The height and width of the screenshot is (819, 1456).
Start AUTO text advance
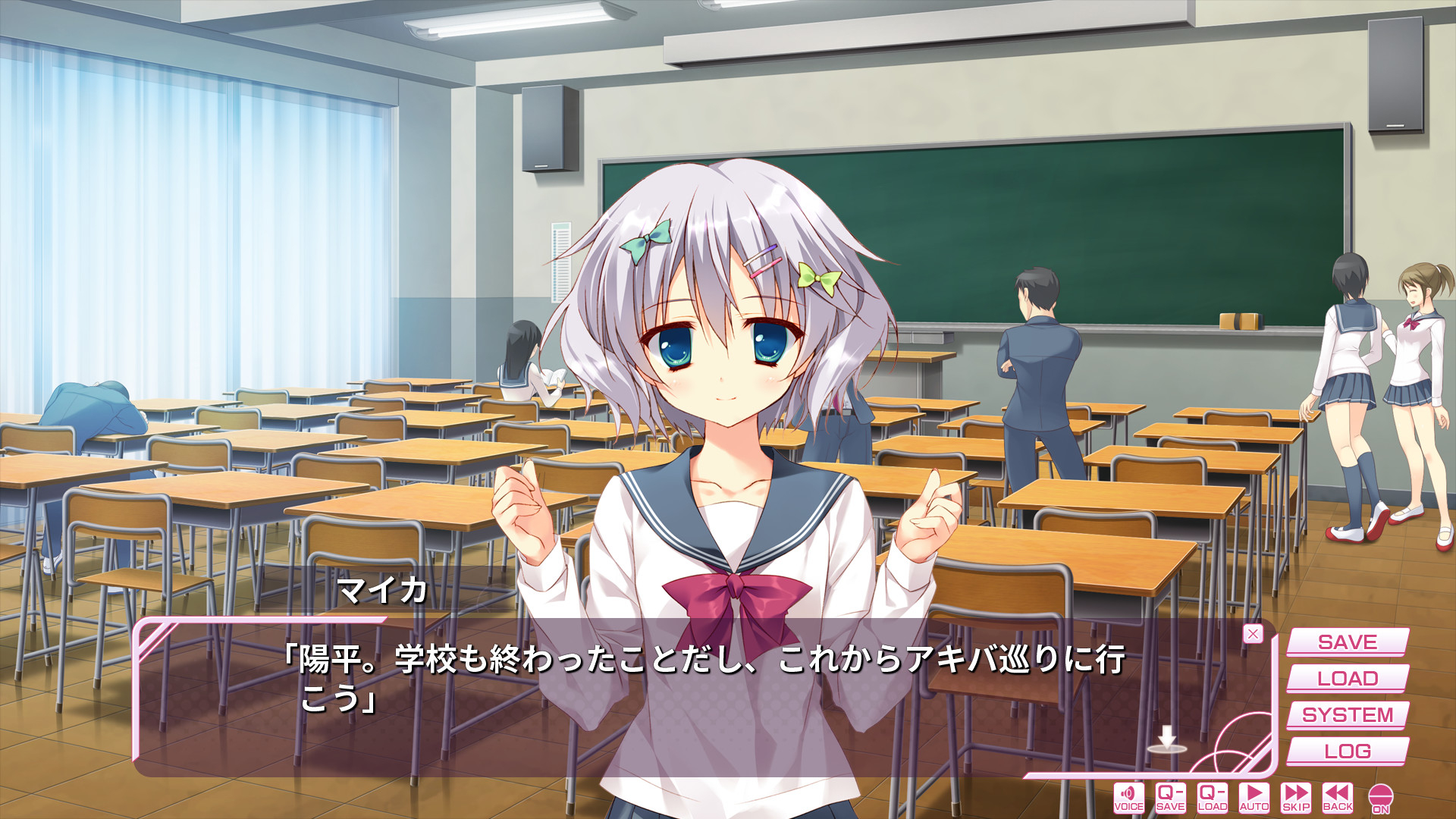[x=1254, y=798]
